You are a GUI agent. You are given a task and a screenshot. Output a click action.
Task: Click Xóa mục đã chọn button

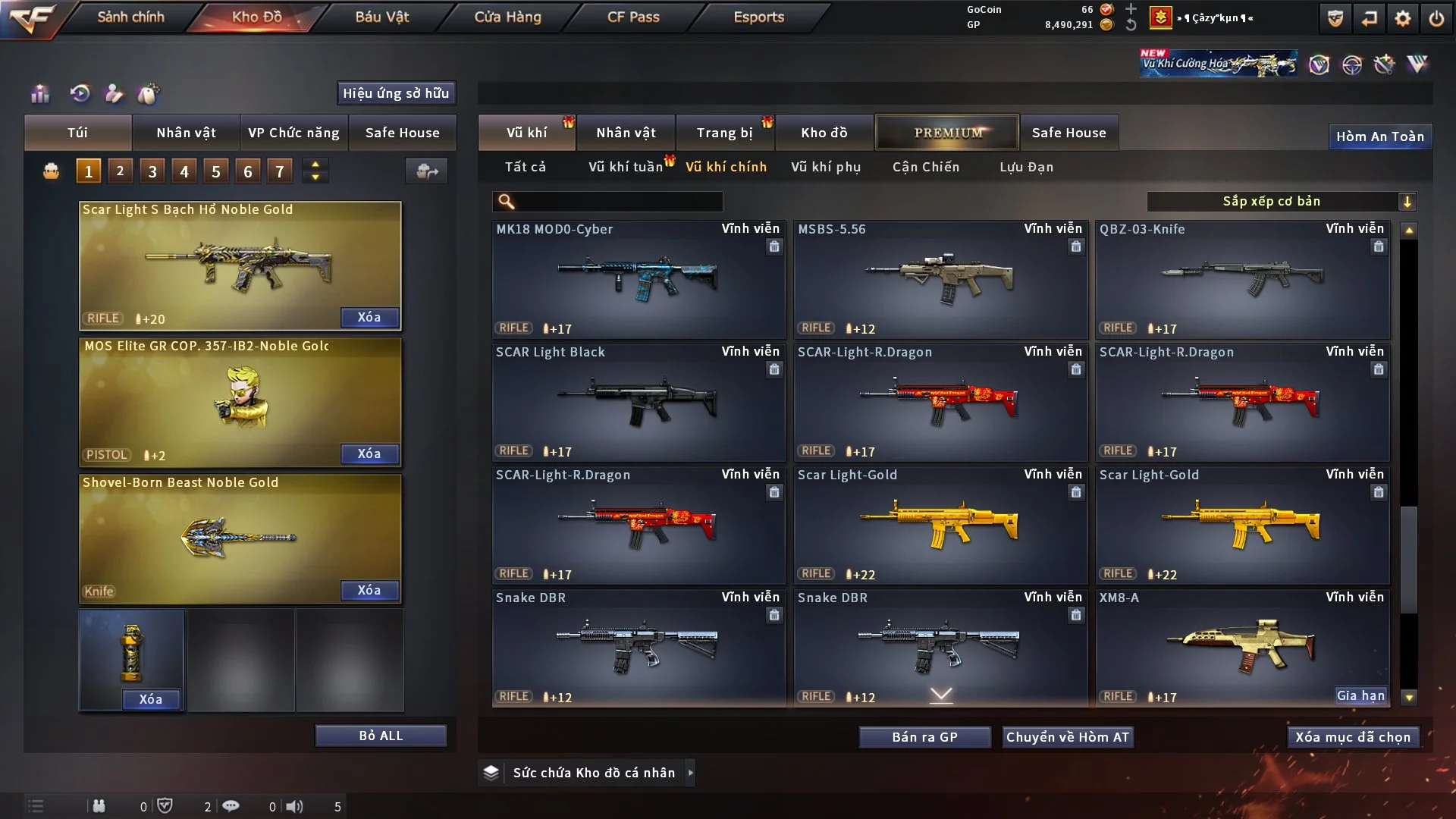coord(1353,737)
